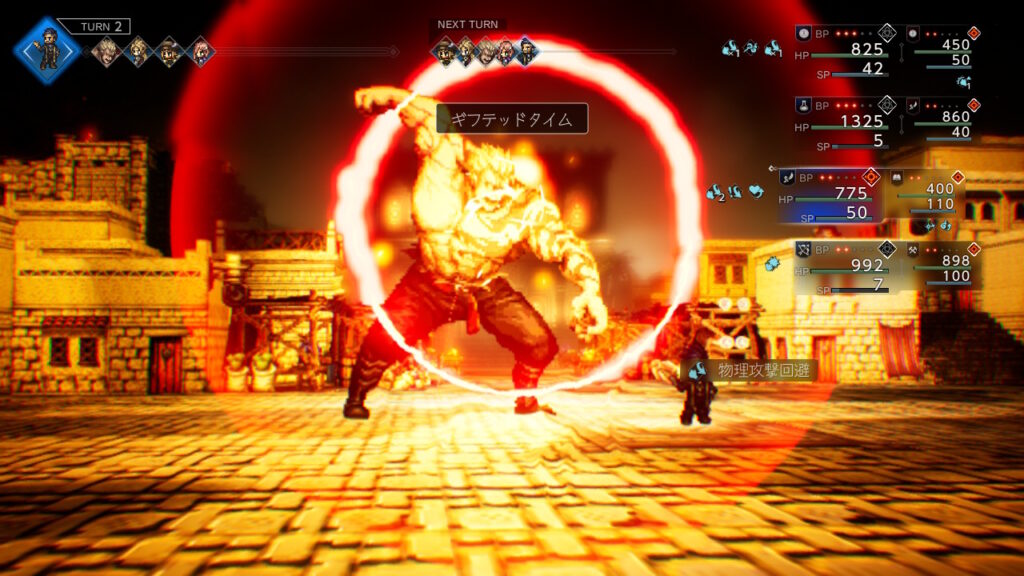Select the party member with 825 HP
Viewport: 1024px width, 576px height.
(x=845, y=50)
